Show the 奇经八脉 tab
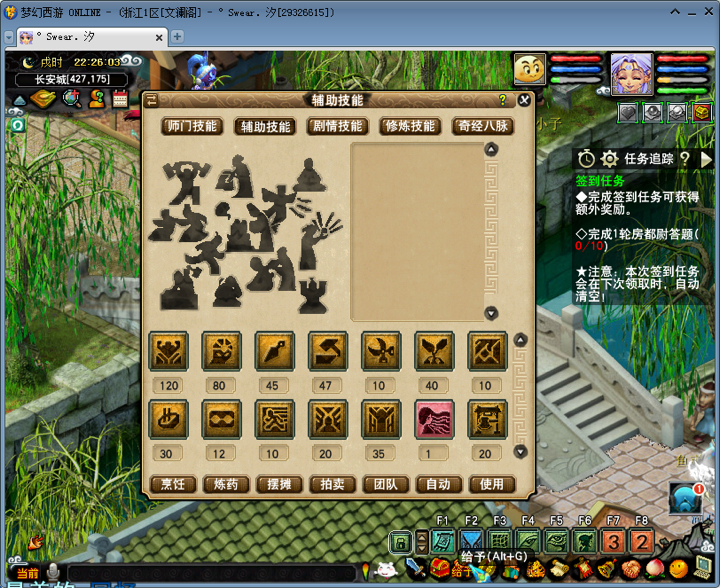This screenshot has width=720, height=588. (x=483, y=126)
